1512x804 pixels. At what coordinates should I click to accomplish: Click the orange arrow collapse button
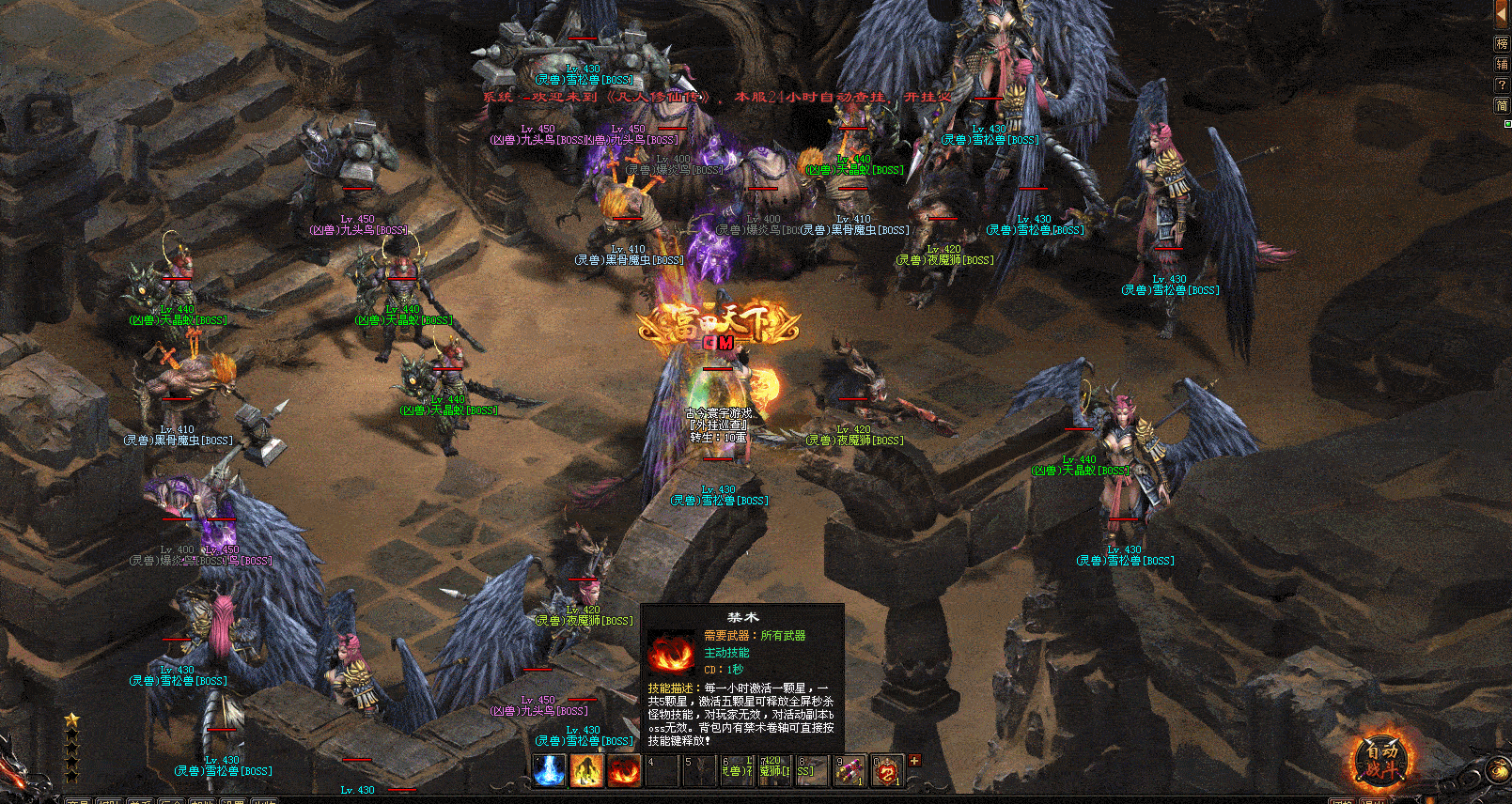coord(1502,13)
